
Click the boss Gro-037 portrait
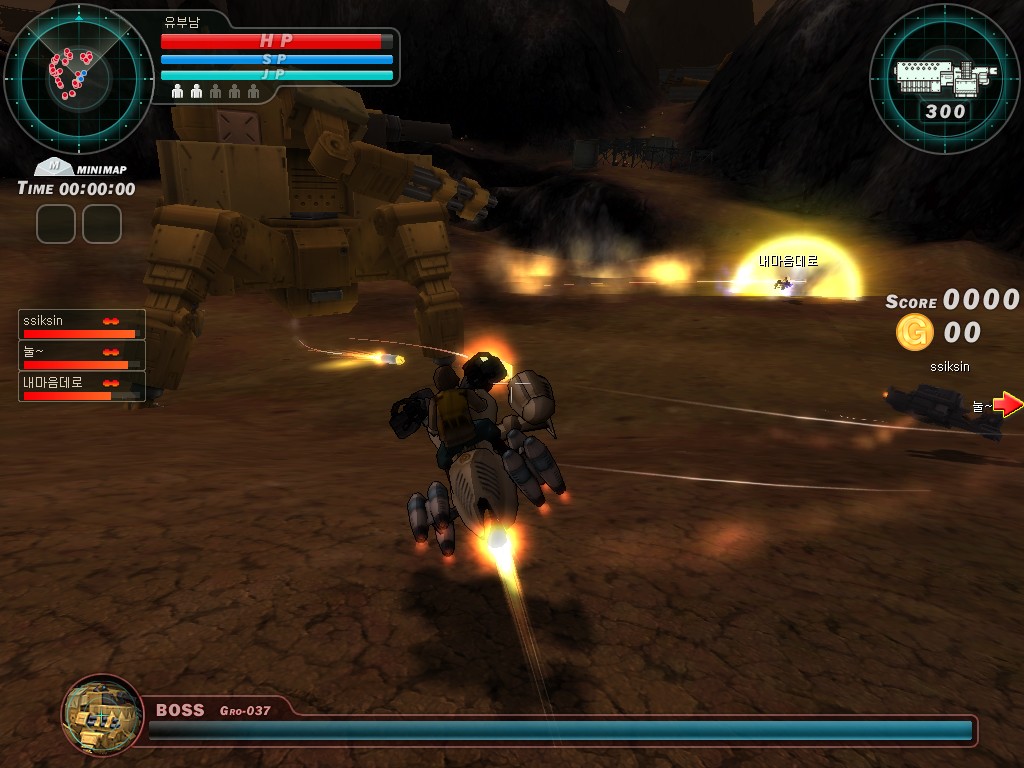click(x=101, y=714)
